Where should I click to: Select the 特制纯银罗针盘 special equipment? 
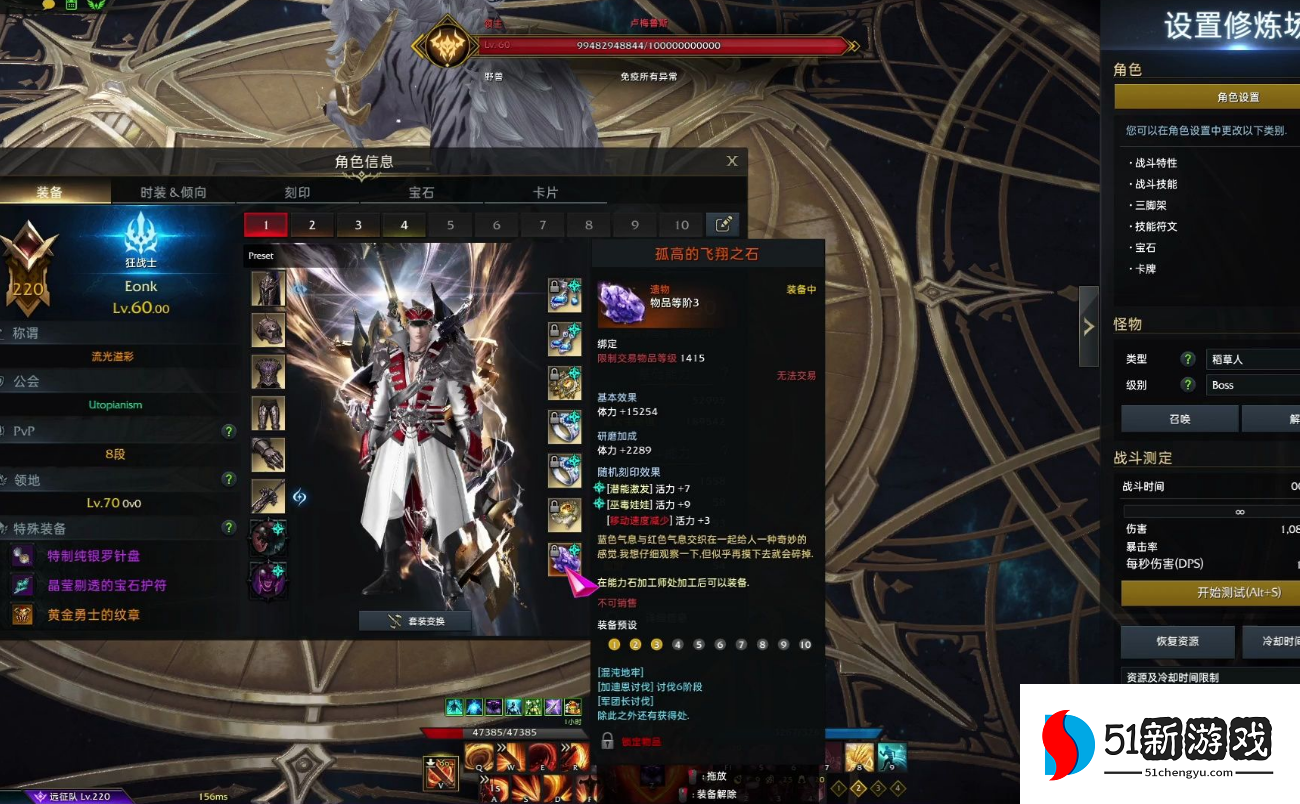point(94,556)
